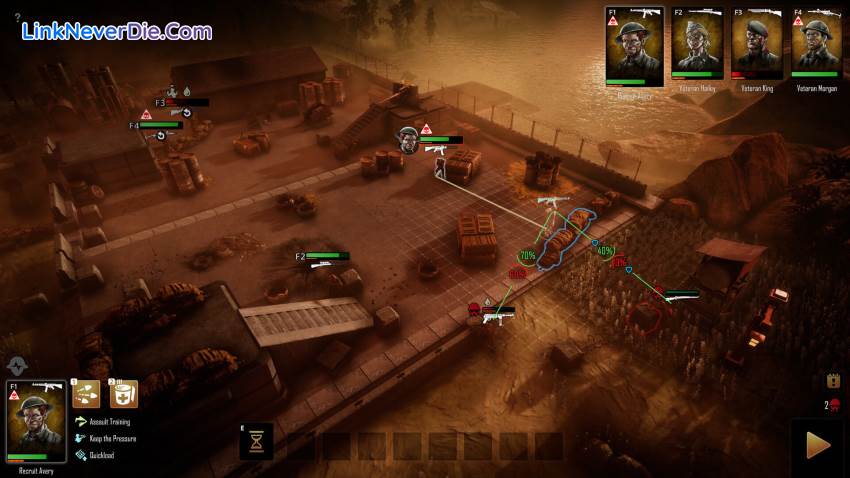
Task: Click the Assault Training perk
Action: 110,422
